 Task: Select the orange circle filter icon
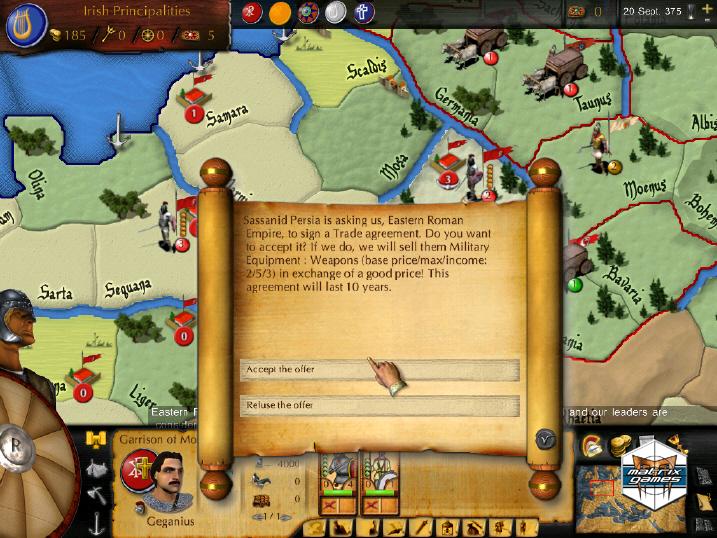click(x=281, y=13)
